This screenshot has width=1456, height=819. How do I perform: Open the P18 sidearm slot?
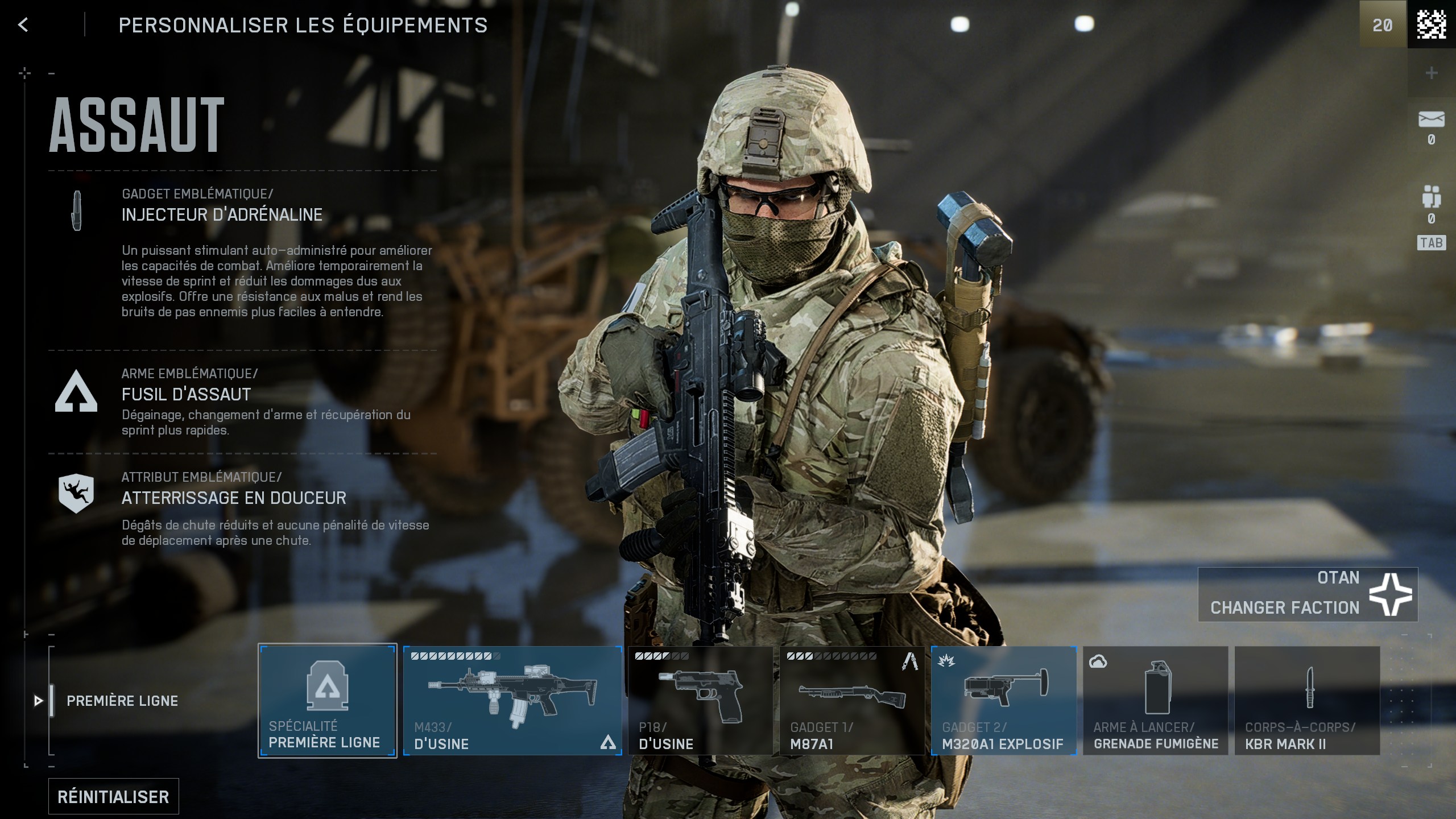point(700,701)
